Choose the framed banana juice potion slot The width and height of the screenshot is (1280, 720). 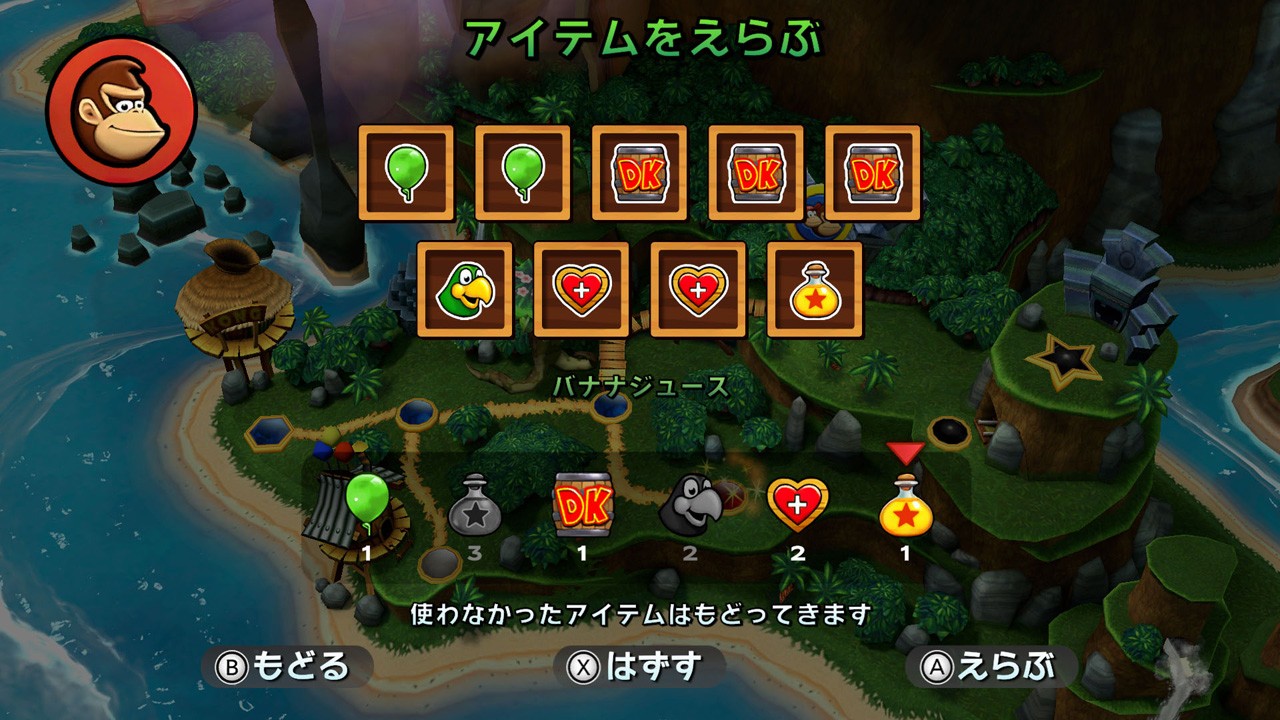point(814,289)
